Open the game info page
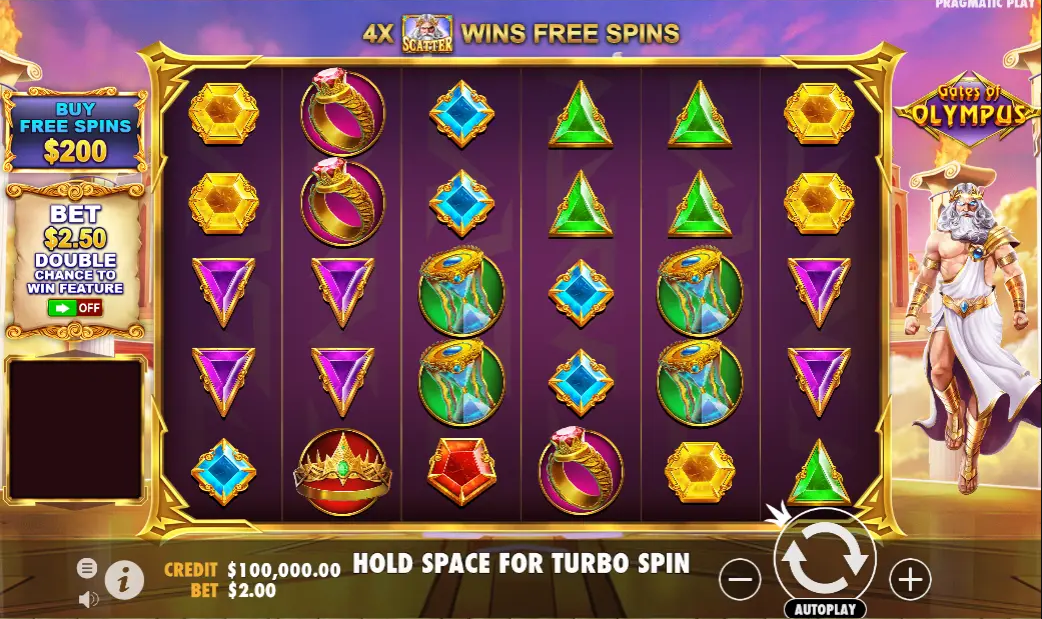Image resolution: width=1042 pixels, height=619 pixels. click(x=124, y=579)
